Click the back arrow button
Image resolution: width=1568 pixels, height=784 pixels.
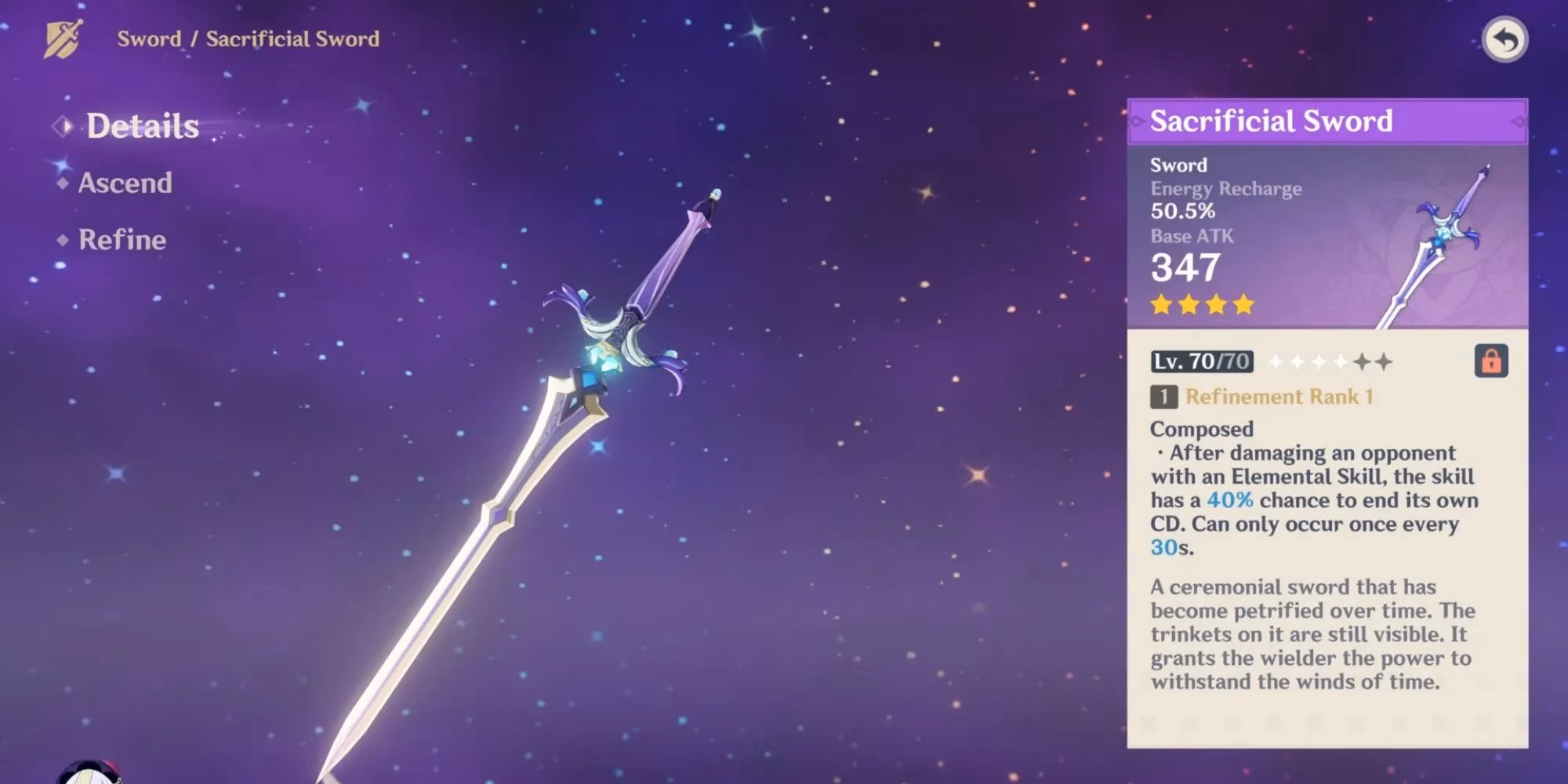[1504, 39]
